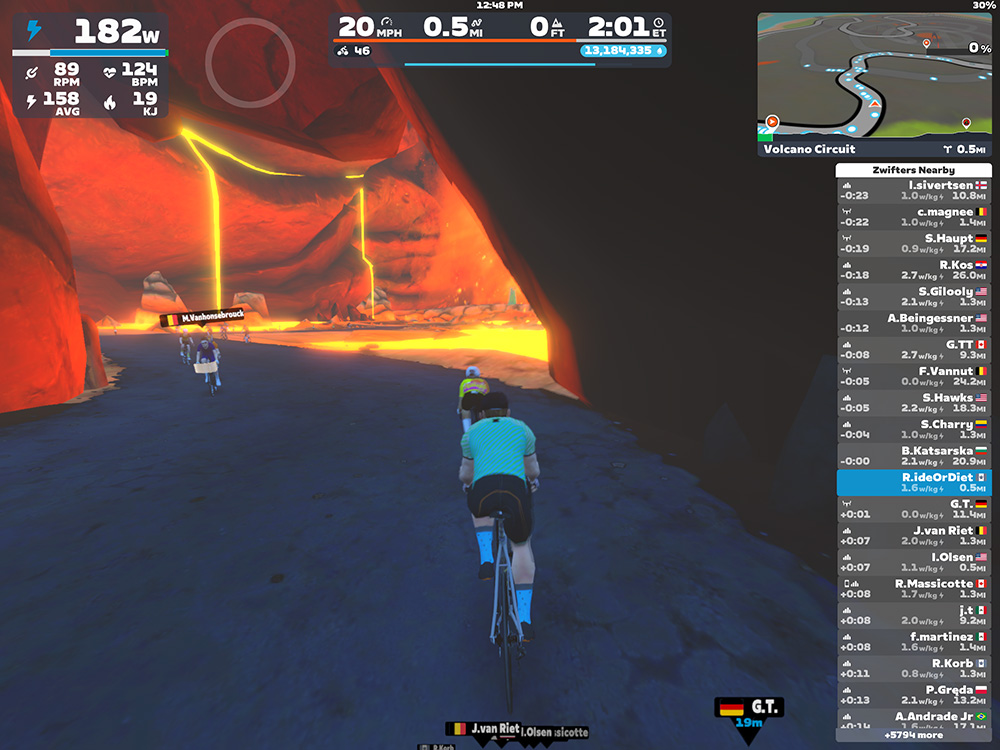Select the empty power-up ring
Screen dimensions: 1000x750
250,62
